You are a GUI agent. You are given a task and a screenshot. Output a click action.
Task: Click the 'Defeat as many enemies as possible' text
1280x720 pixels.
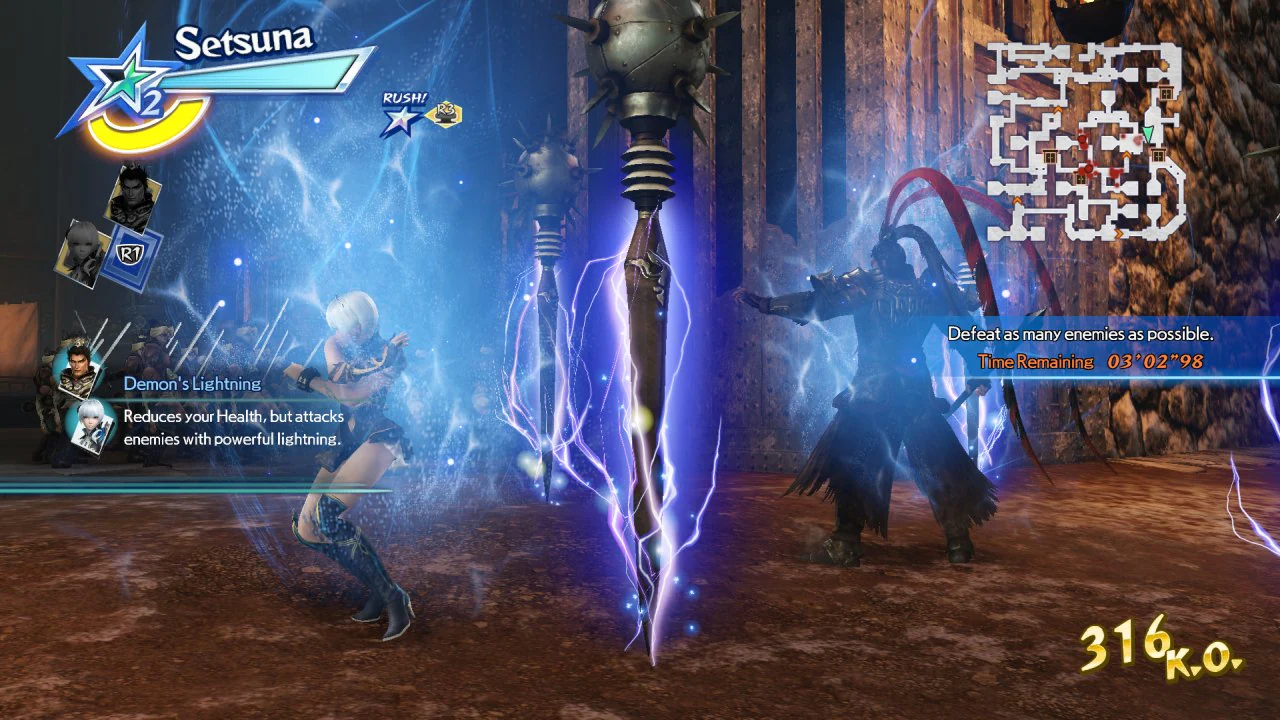1082,333
